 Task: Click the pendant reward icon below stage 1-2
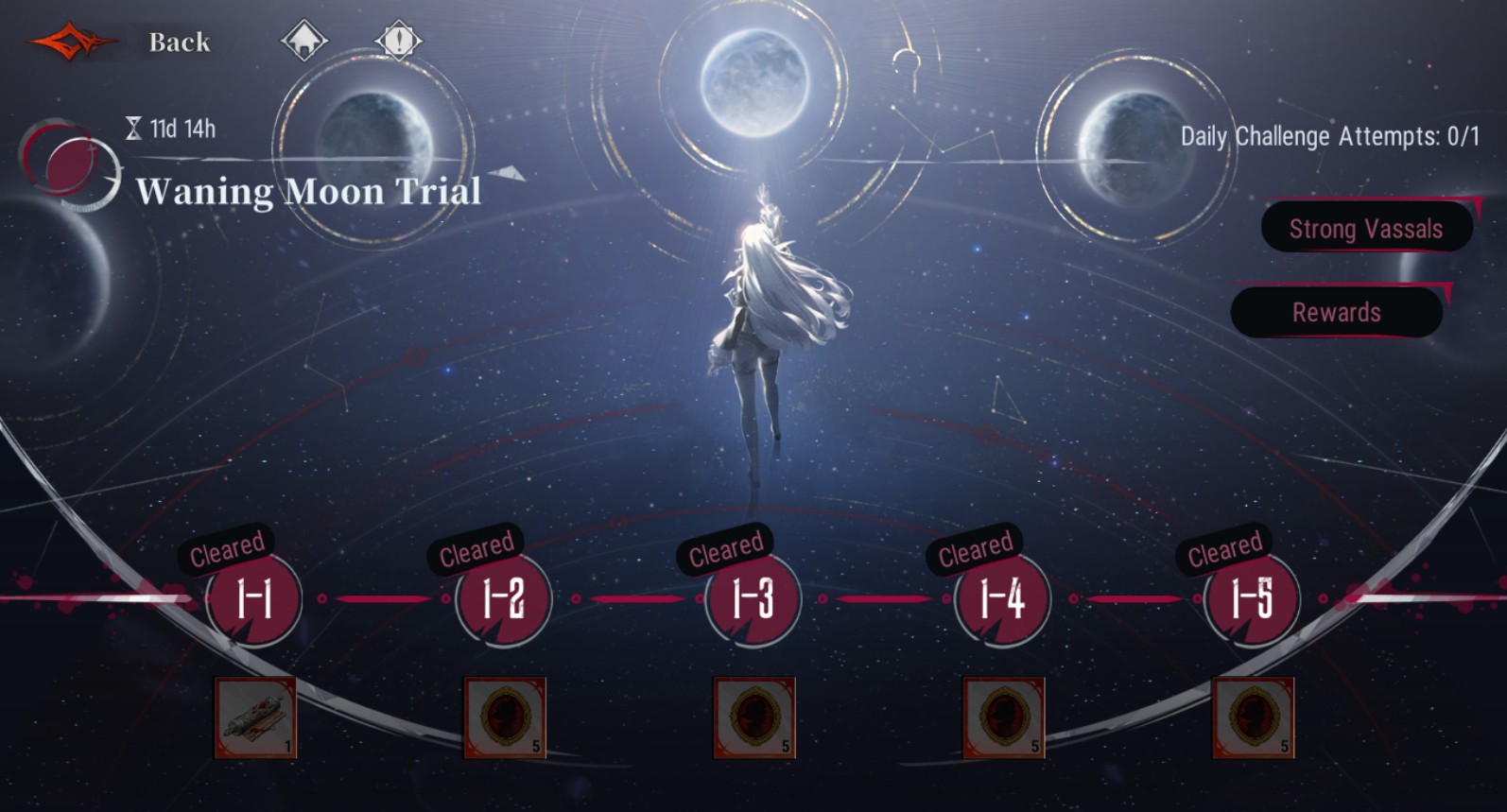pos(504,717)
